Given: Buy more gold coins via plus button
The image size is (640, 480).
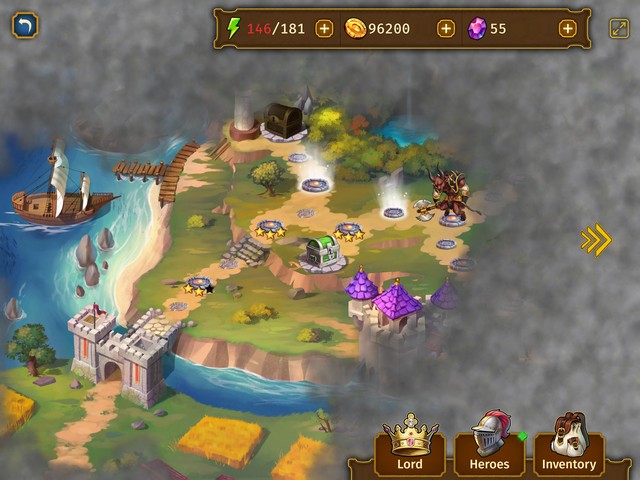Looking at the screenshot, I should tap(446, 29).
